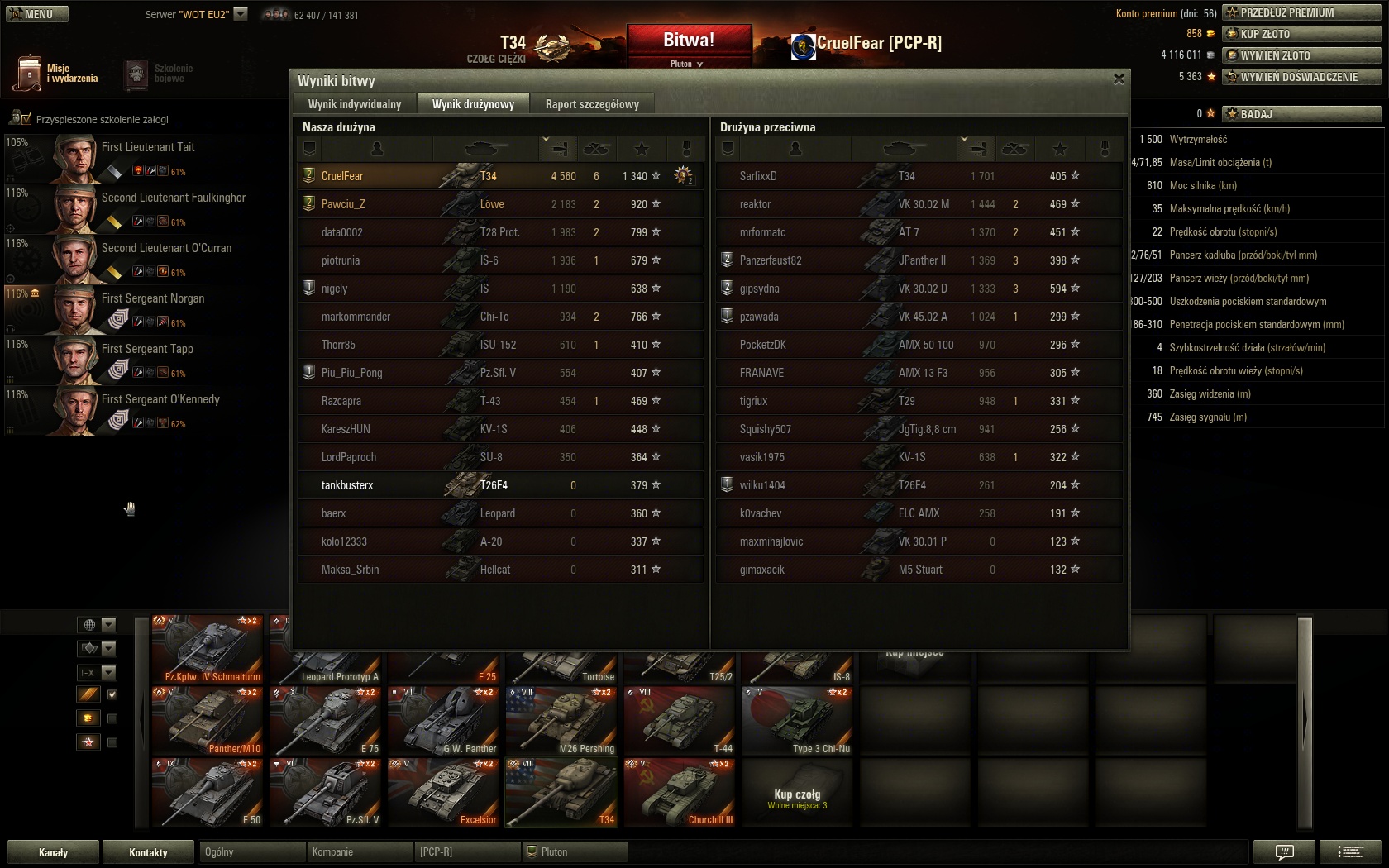1389x868 pixels.
Task: Select the Wynik drużynowy tab
Action: [473, 104]
